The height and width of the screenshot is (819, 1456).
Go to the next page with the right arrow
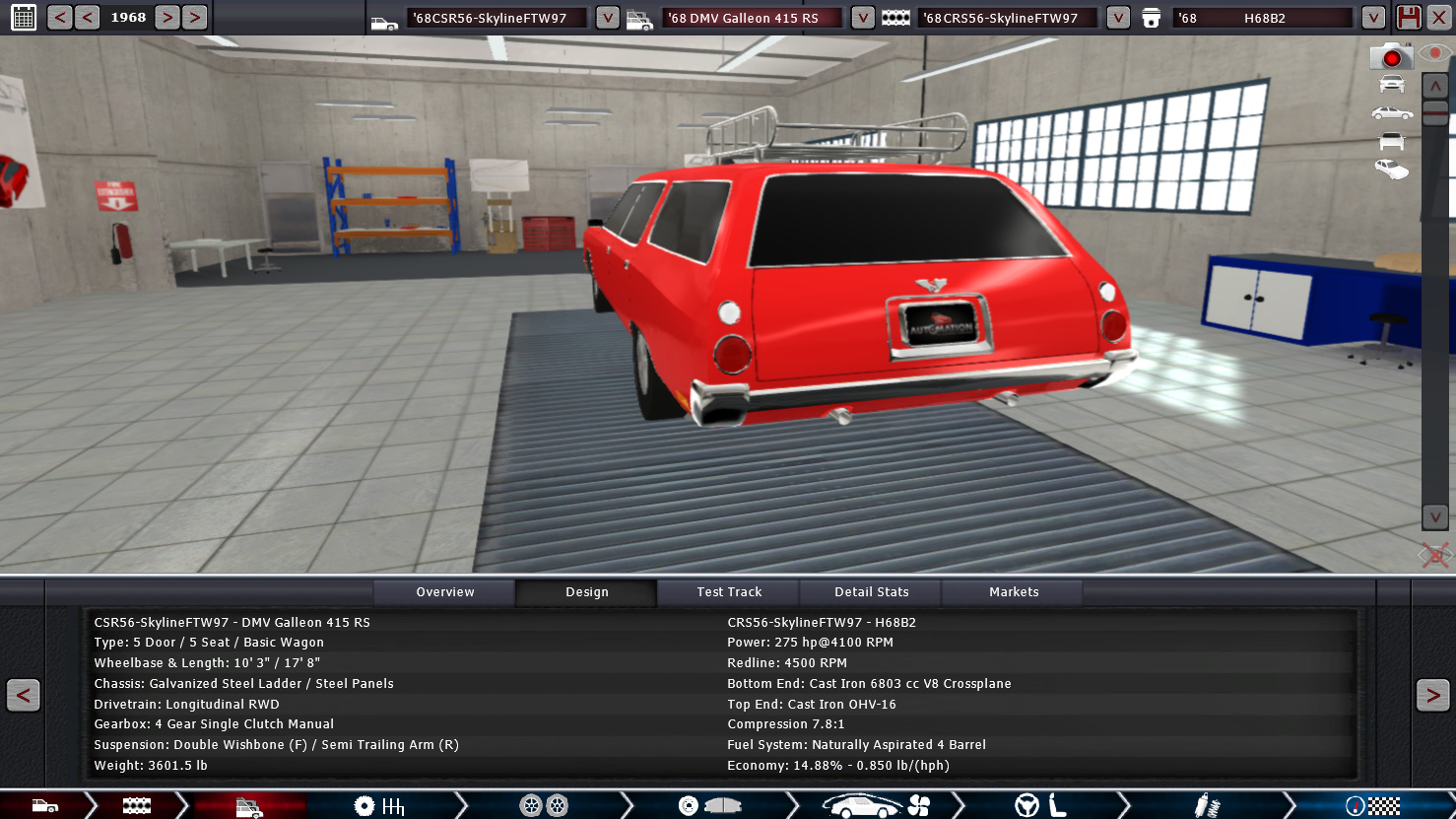[1432, 695]
